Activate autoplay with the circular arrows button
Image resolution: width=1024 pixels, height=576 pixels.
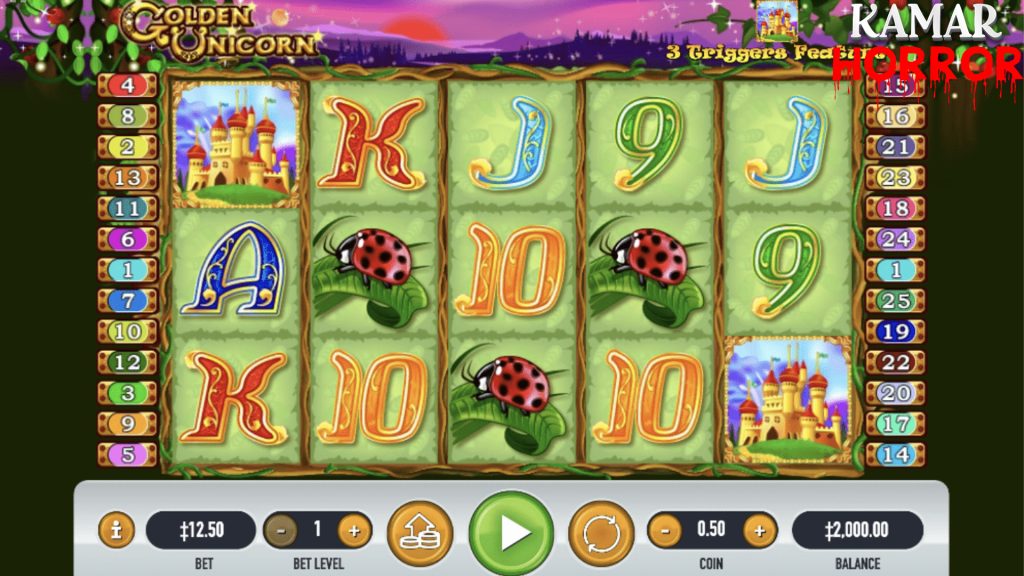coord(601,532)
